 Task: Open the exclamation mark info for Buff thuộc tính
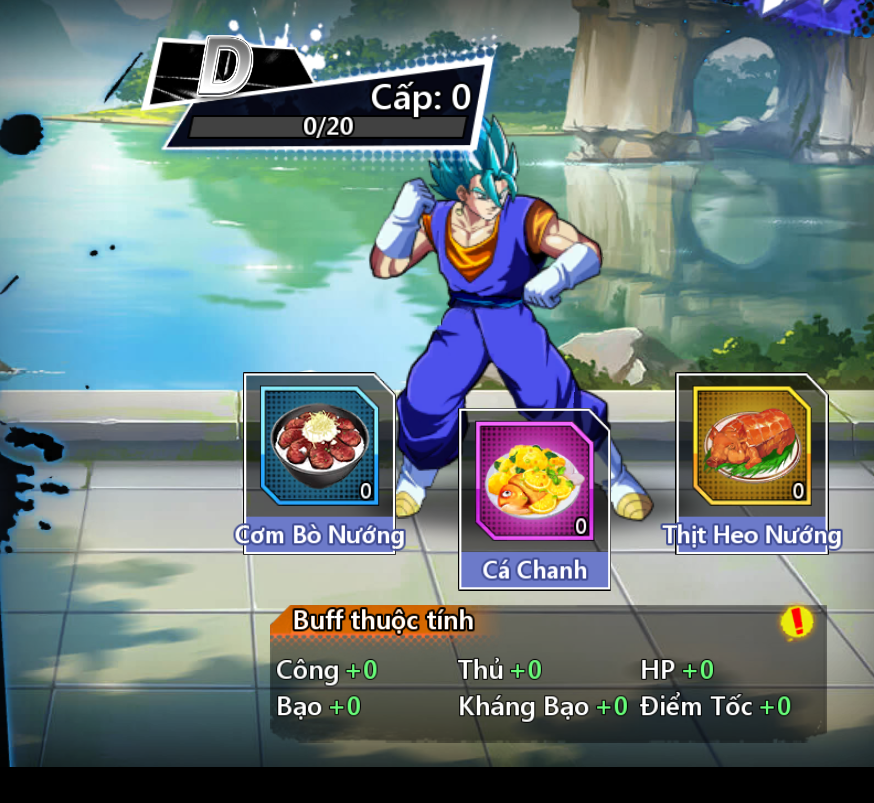796,622
